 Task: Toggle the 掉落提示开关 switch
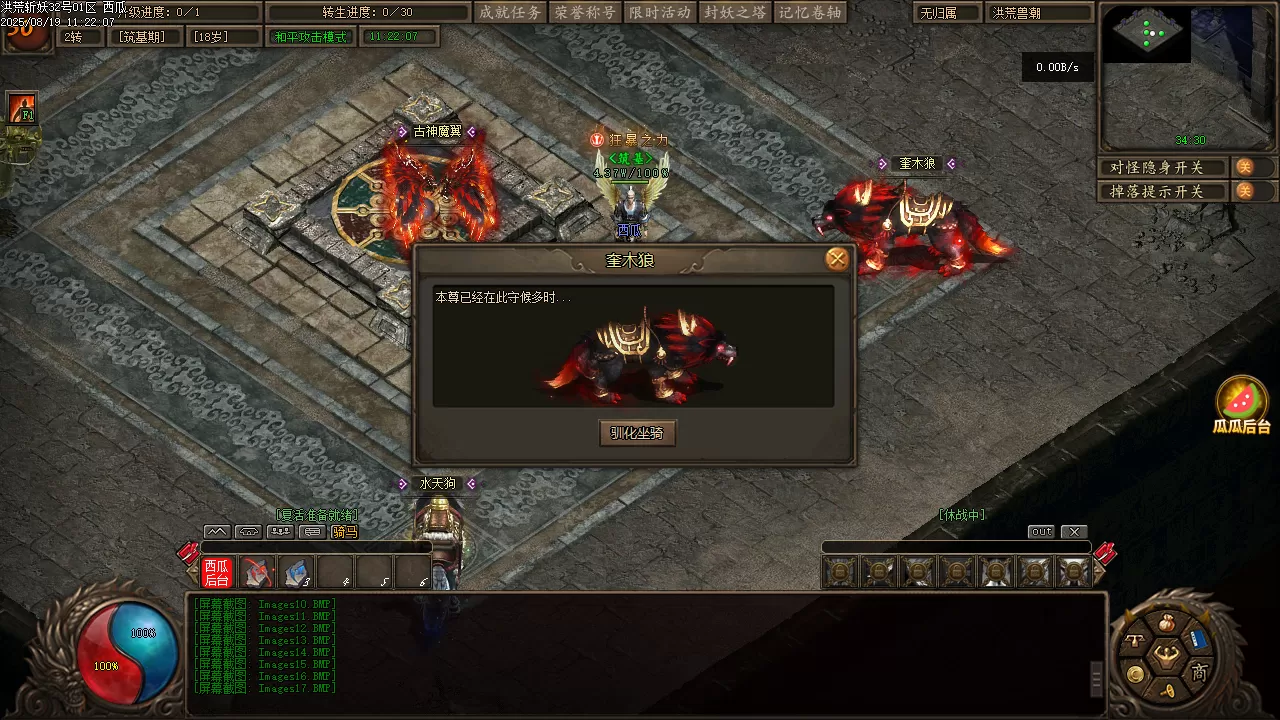[1245, 191]
